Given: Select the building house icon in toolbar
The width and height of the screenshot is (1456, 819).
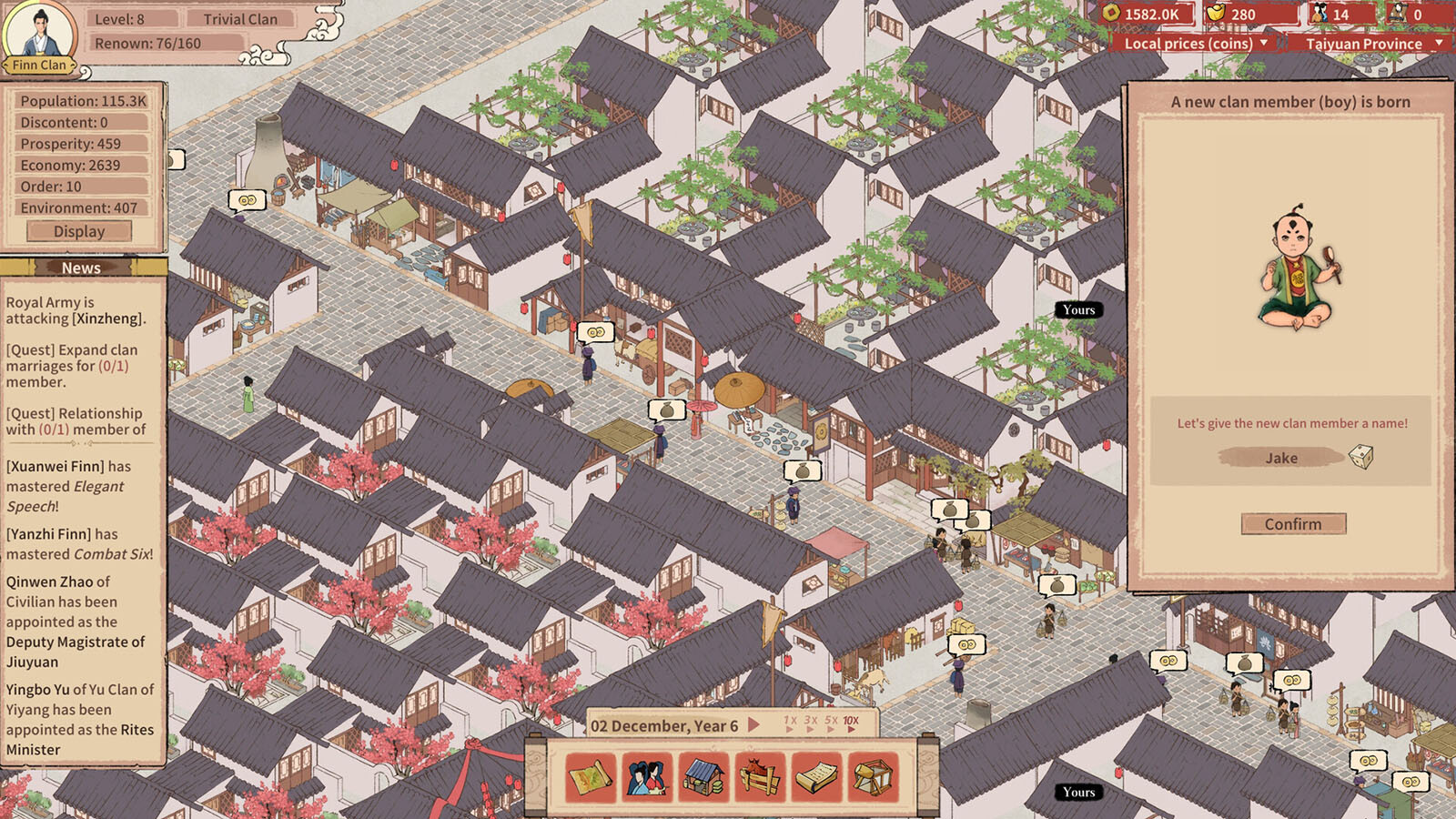Looking at the screenshot, I should point(703,778).
